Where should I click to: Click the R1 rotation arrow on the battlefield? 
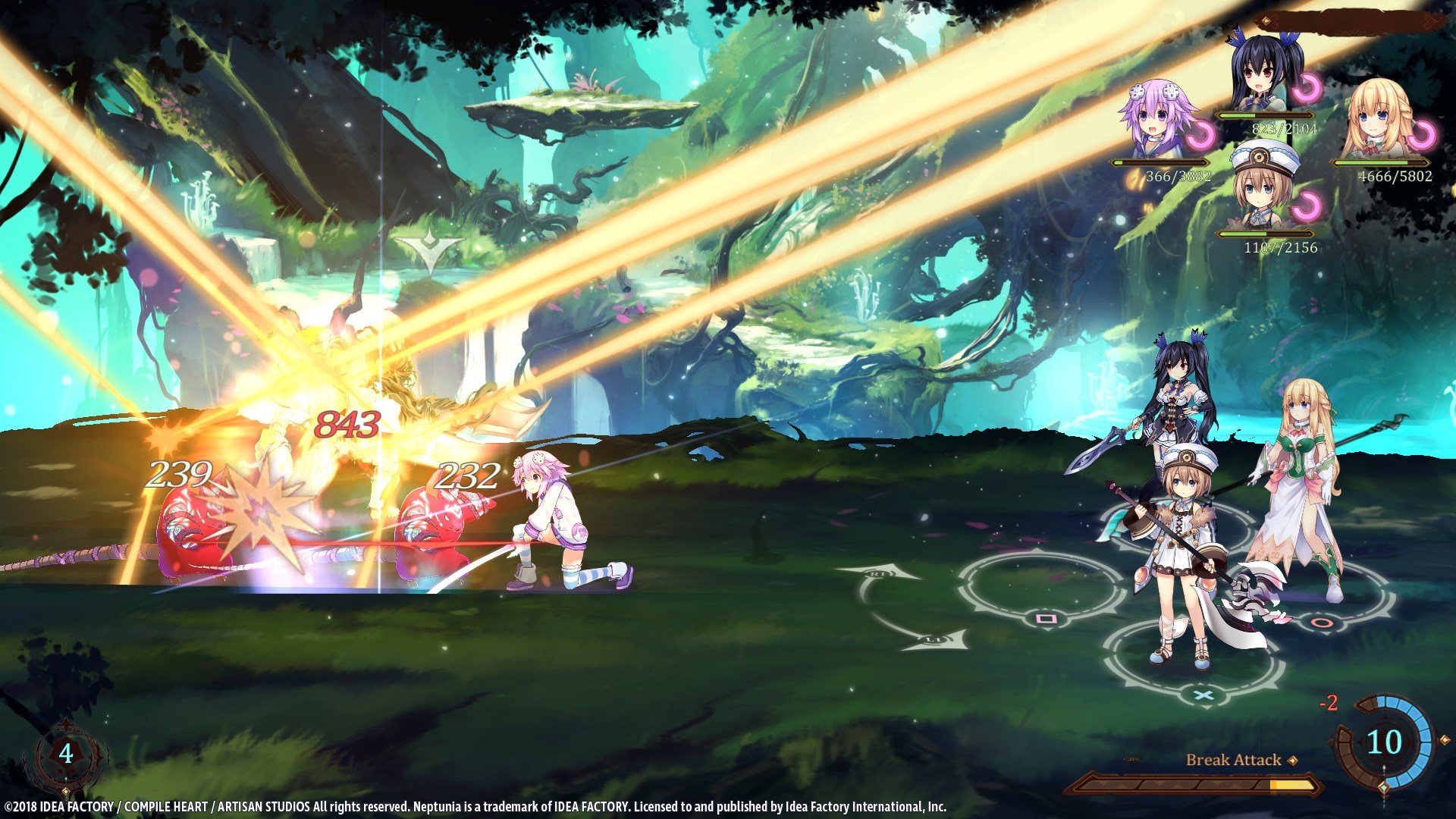pos(879,573)
